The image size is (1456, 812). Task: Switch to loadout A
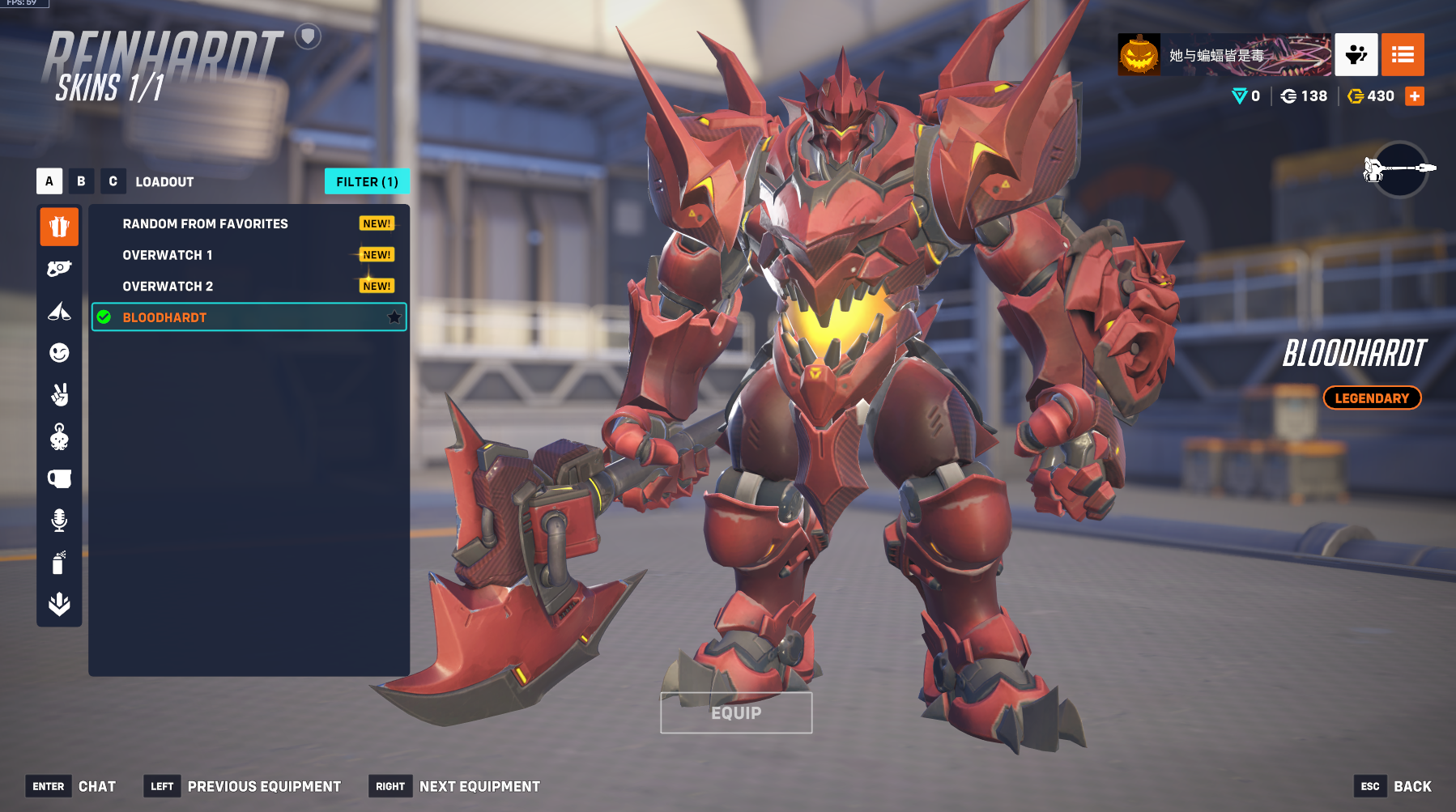coord(49,181)
